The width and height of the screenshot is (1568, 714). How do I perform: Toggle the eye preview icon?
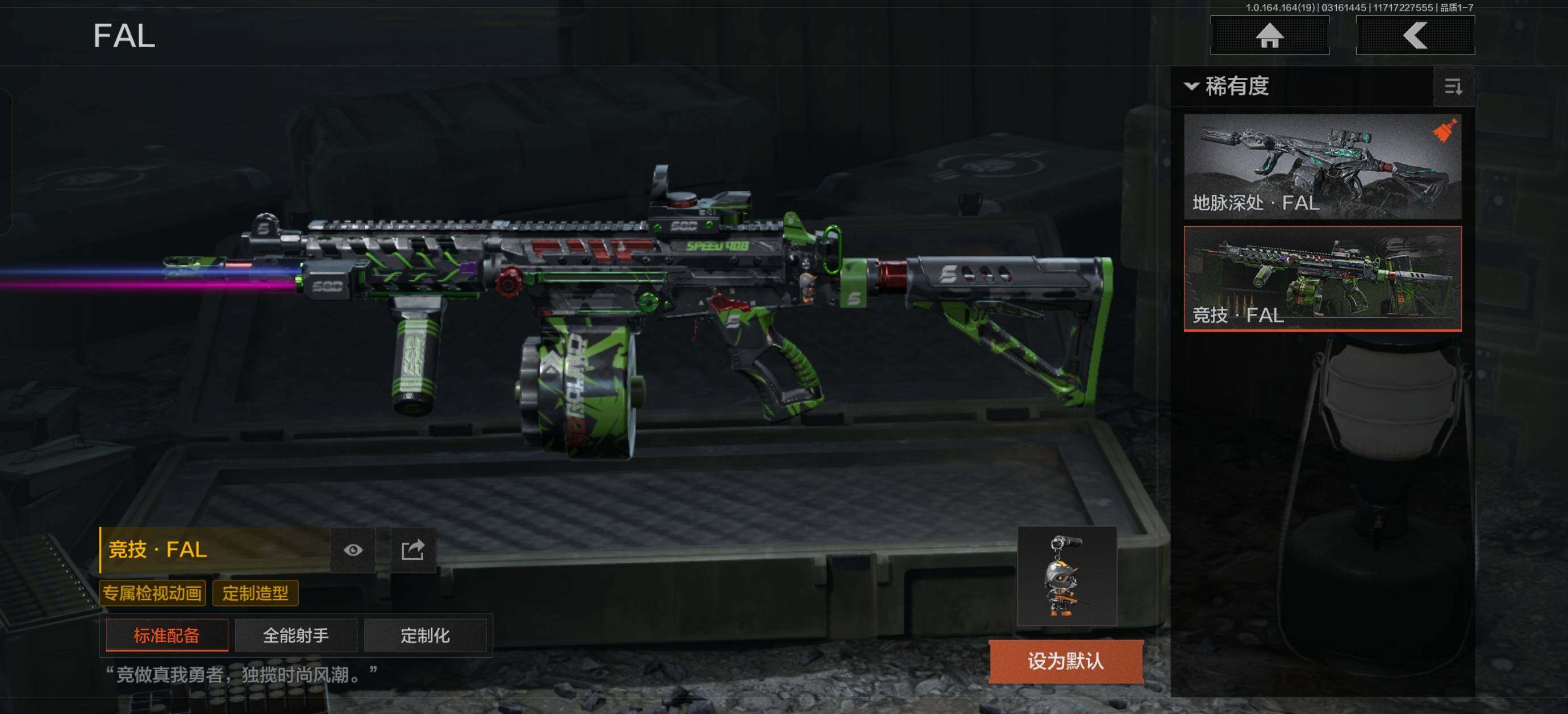353,550
